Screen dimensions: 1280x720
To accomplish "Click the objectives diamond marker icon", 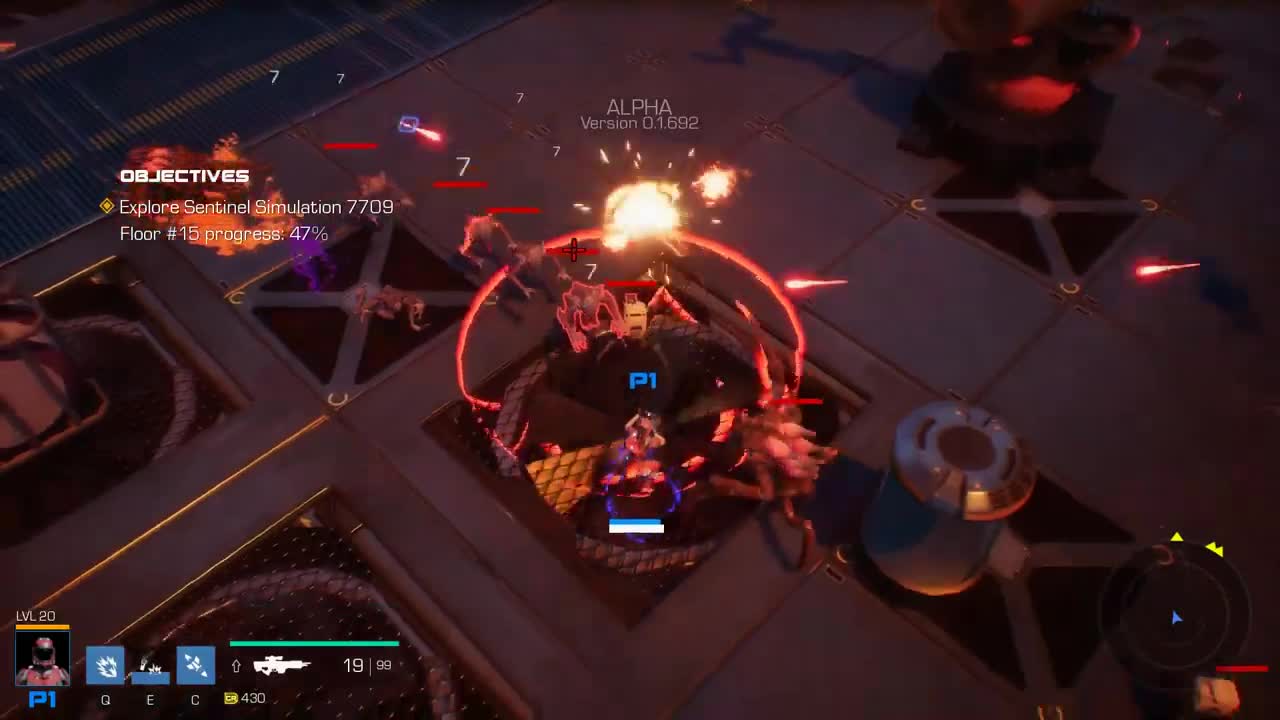I will click(x=105, y=206).
